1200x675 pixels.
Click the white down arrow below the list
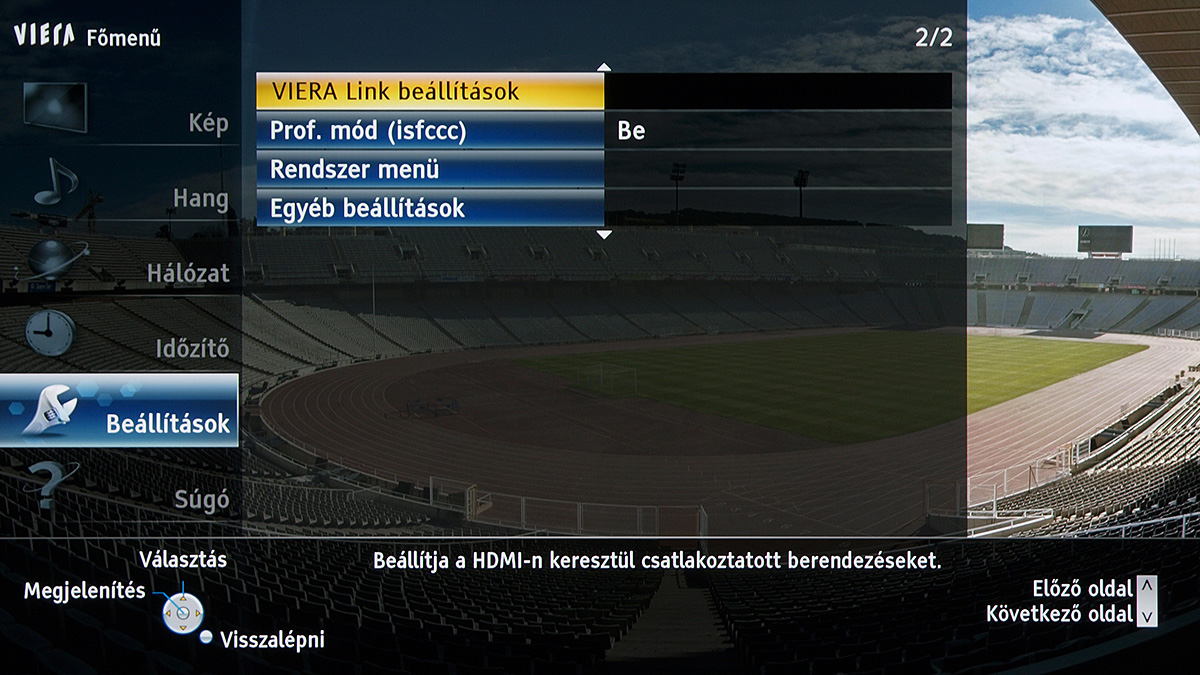(x=603, y=234)
